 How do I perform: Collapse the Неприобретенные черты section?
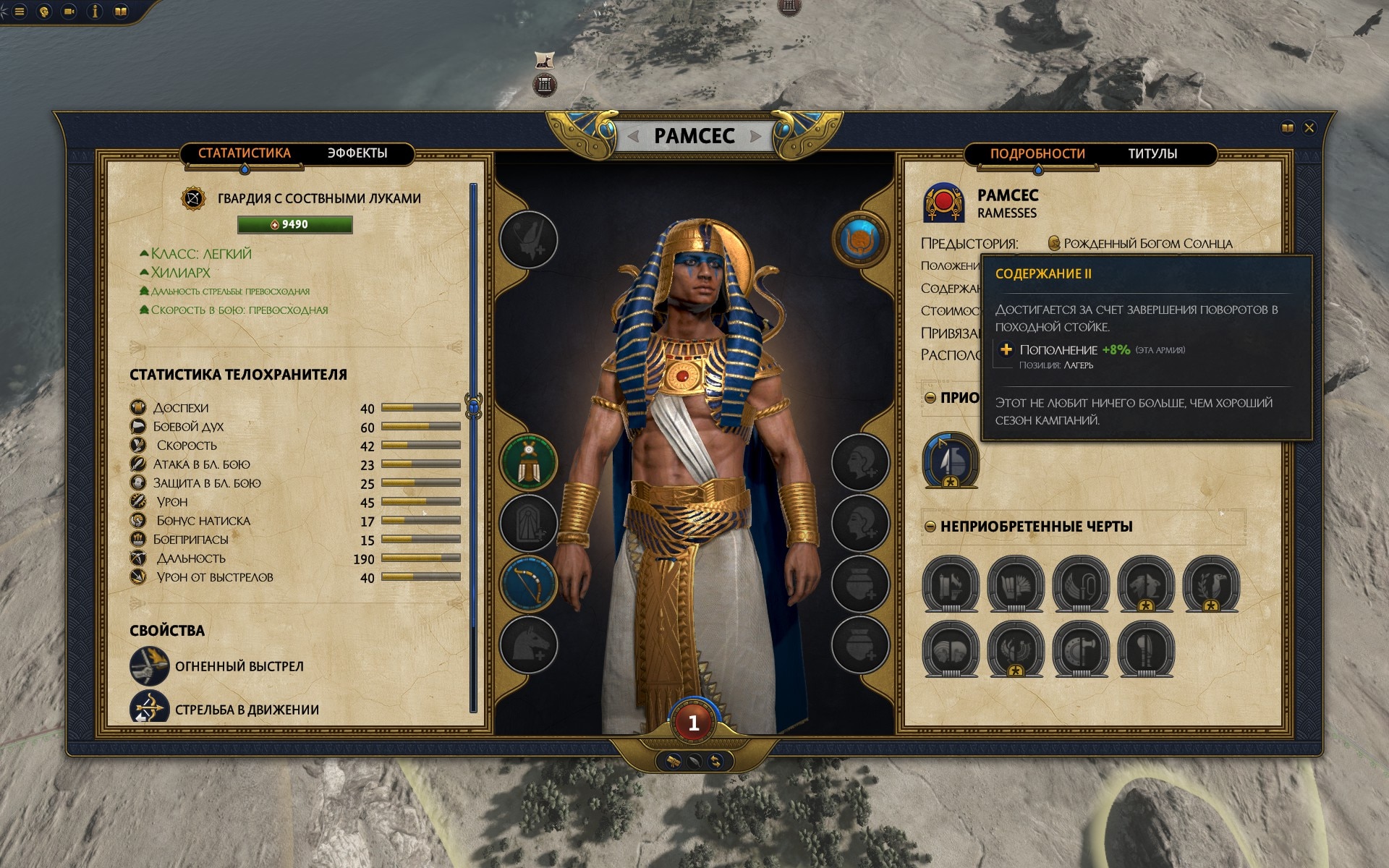[x=930, y=527]
